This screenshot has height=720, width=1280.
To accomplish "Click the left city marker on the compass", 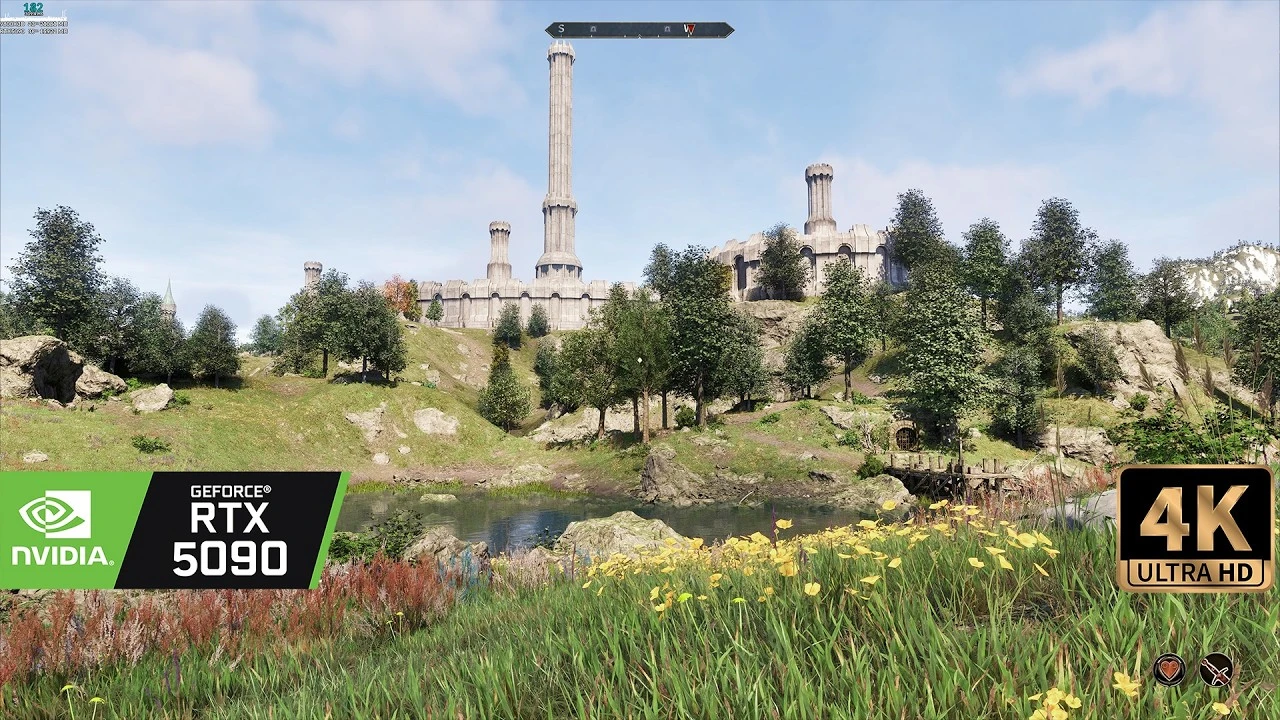I will coord(594,29).
